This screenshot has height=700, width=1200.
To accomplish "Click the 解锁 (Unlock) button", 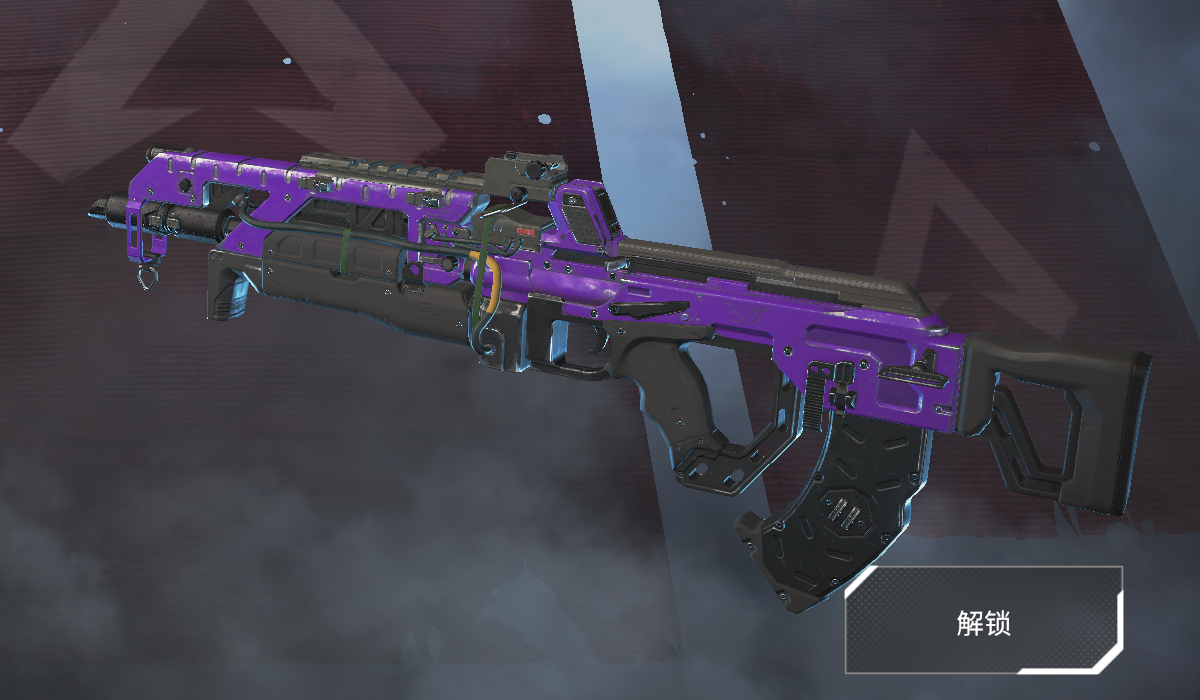I will (x=983, y=620).
